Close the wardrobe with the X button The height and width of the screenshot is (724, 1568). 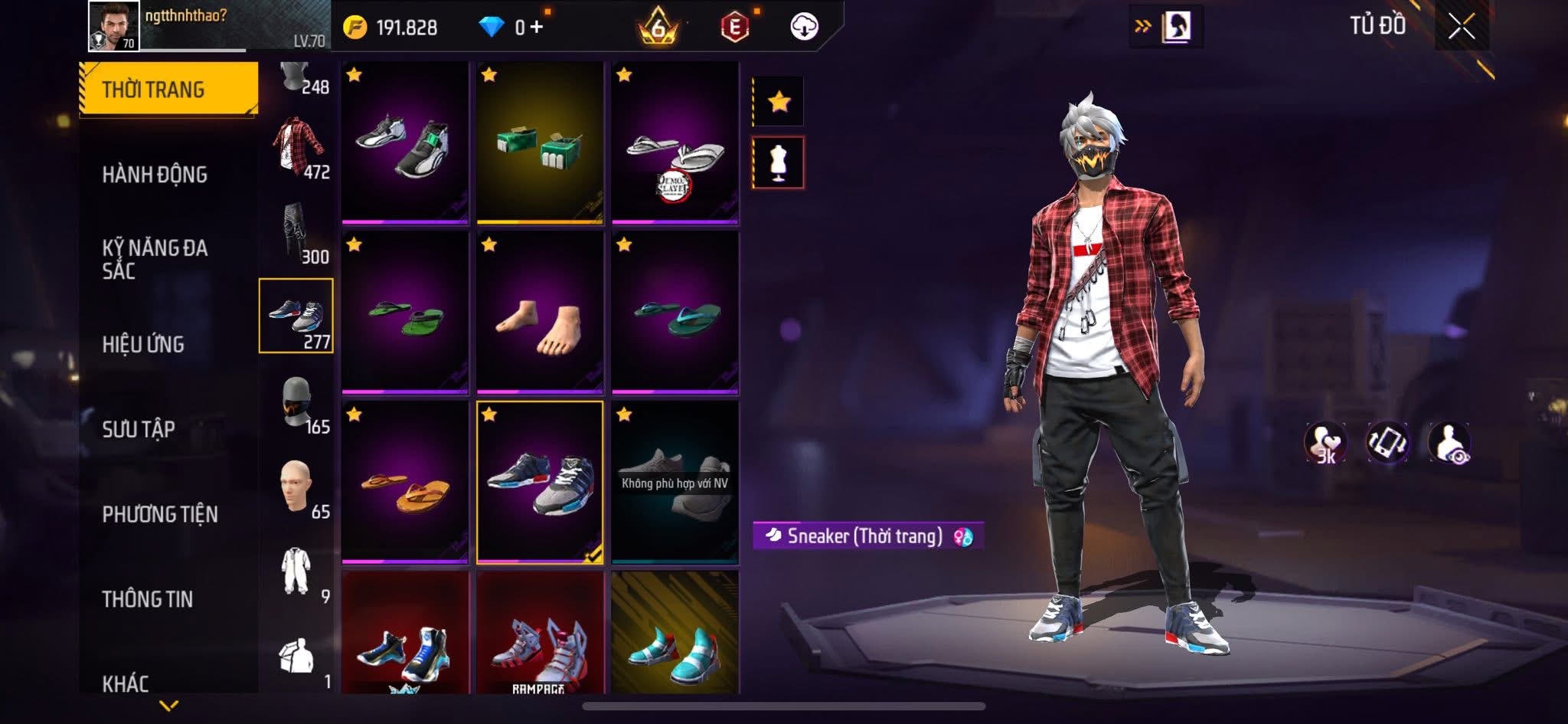click(x=1461, y=28)
